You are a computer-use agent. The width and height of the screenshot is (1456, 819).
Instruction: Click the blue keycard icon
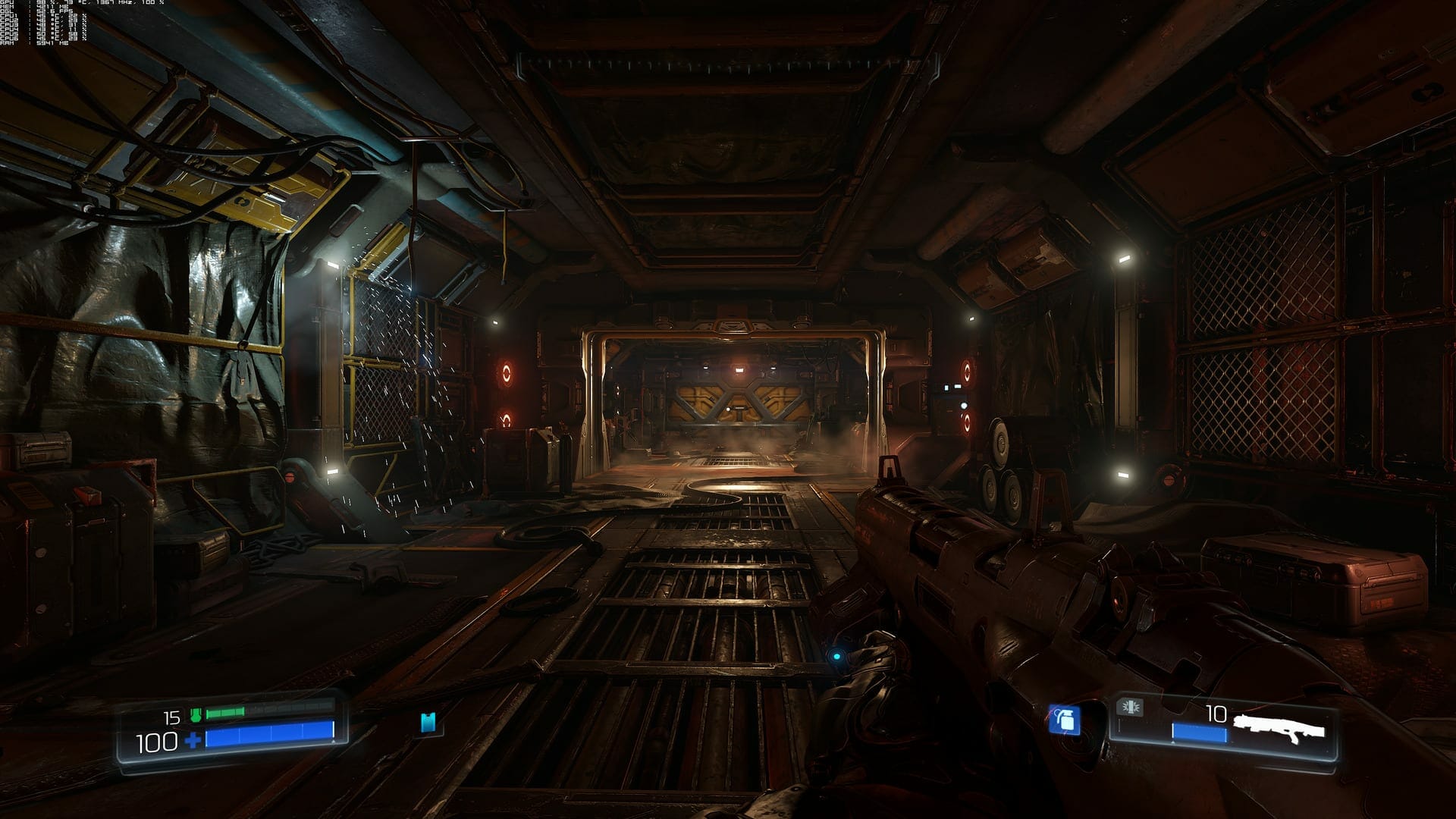[x=429, y=723]
